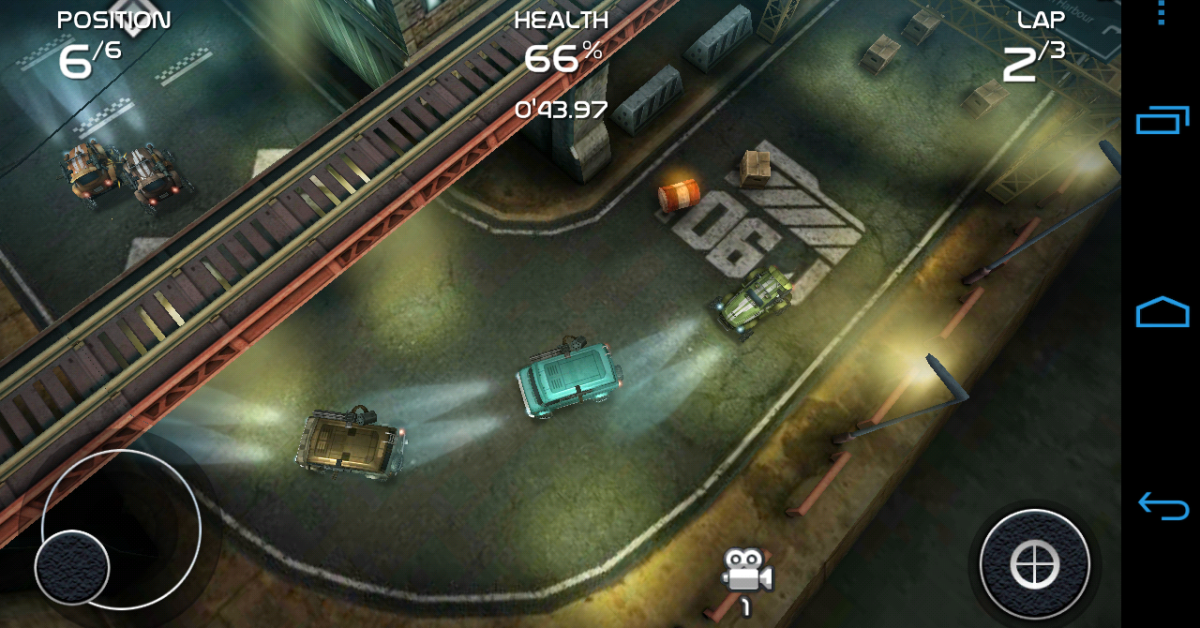The height and width of the screenshot is (628, 1200).
Task: Go back with the Android back arrow
Action: 1161,505
